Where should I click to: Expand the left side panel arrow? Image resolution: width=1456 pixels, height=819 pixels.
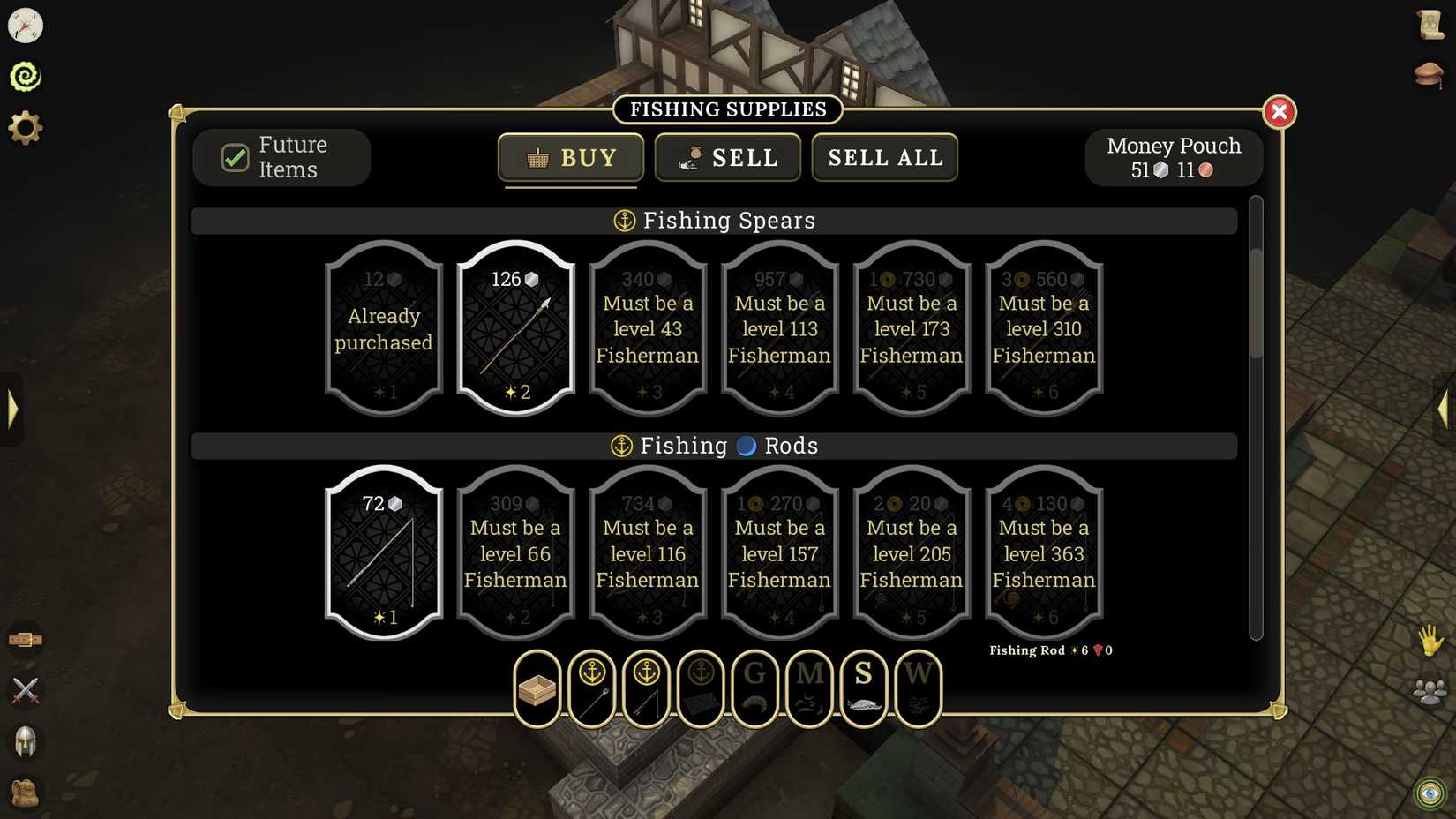(x=12, y=409)
